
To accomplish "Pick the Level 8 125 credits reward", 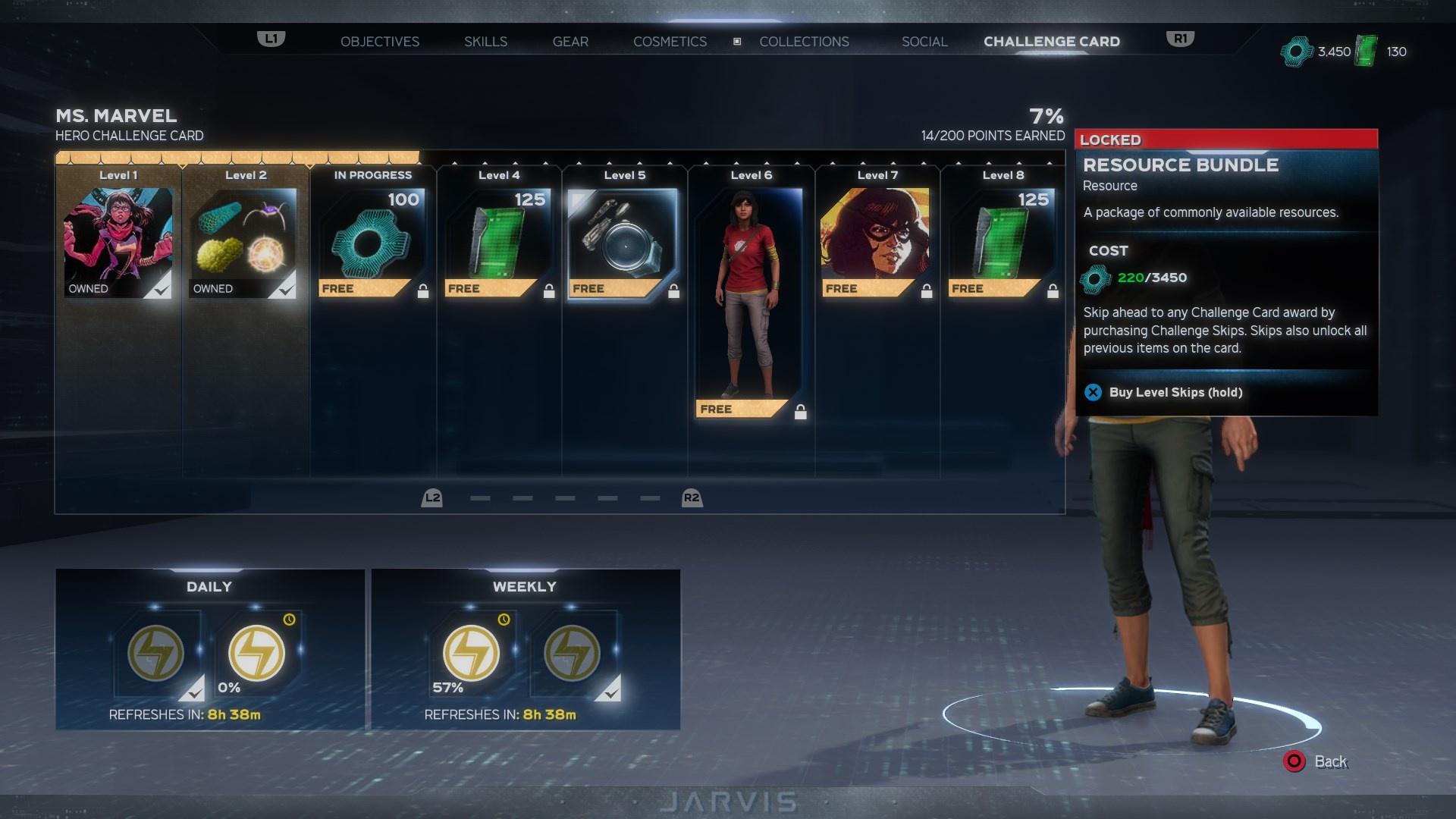I will point(1003,243).
